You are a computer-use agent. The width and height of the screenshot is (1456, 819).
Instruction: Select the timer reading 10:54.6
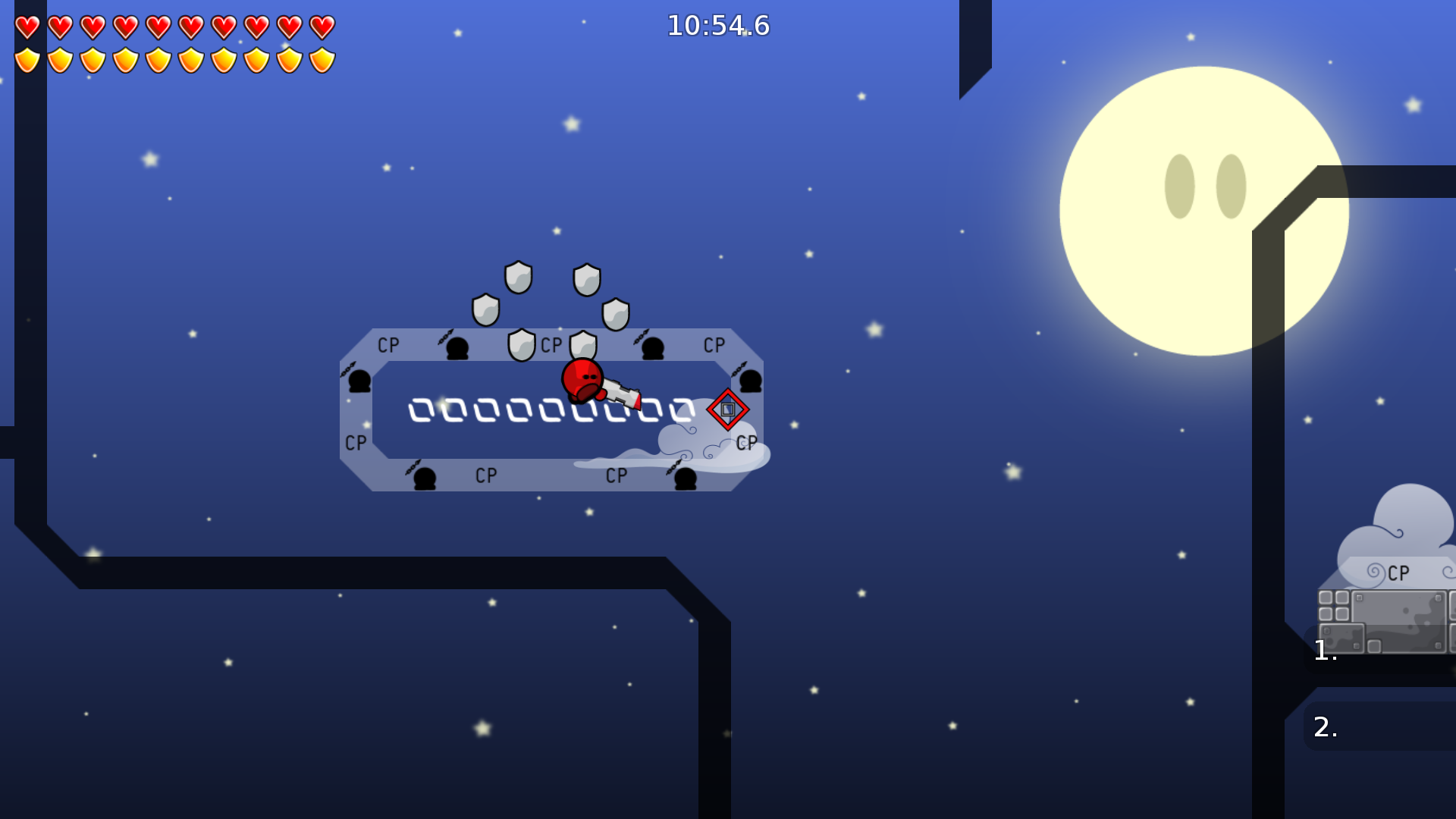click(x=717, y=26)
